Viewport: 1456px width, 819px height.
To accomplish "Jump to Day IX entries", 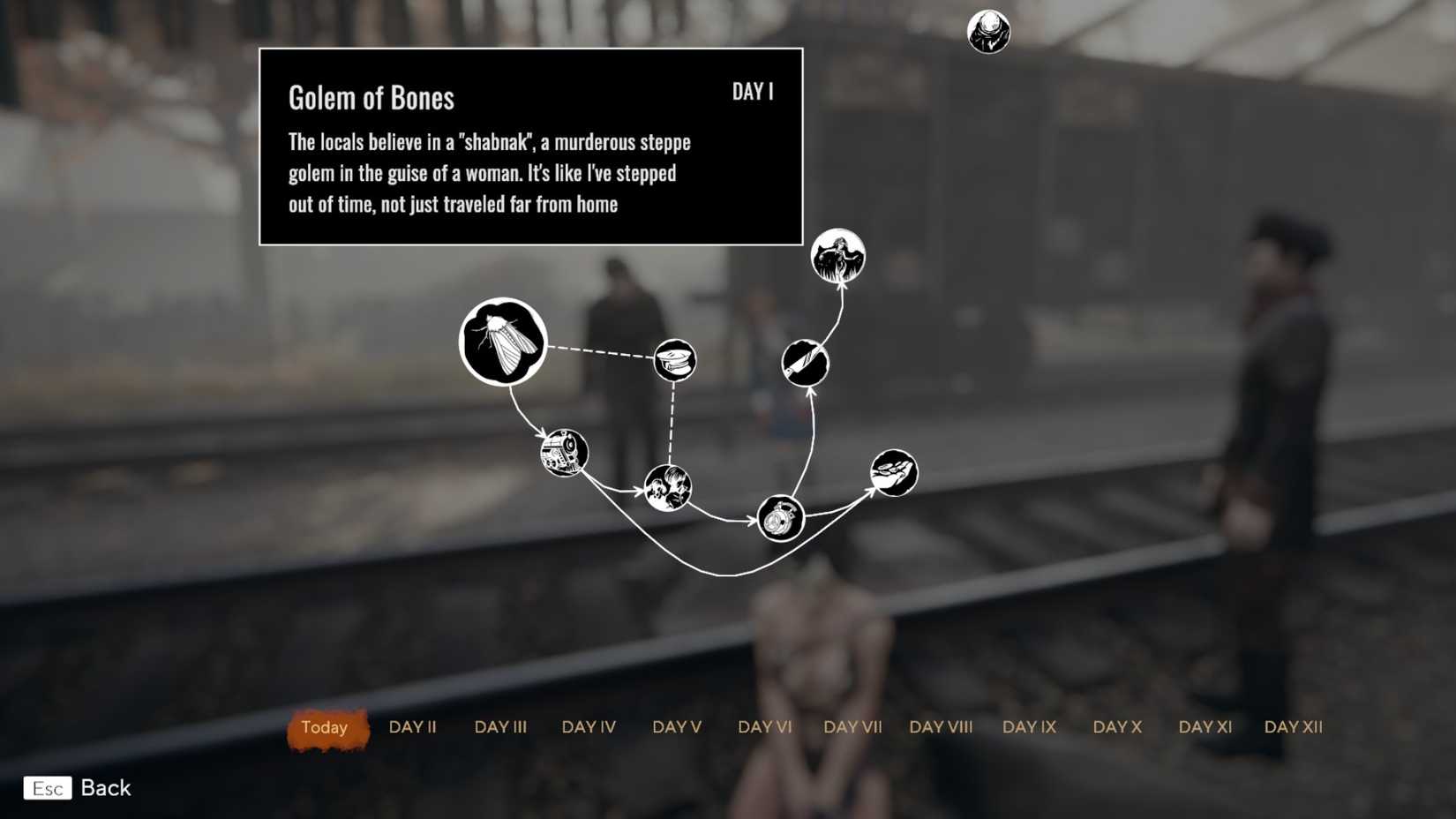I will [1028, 727].
